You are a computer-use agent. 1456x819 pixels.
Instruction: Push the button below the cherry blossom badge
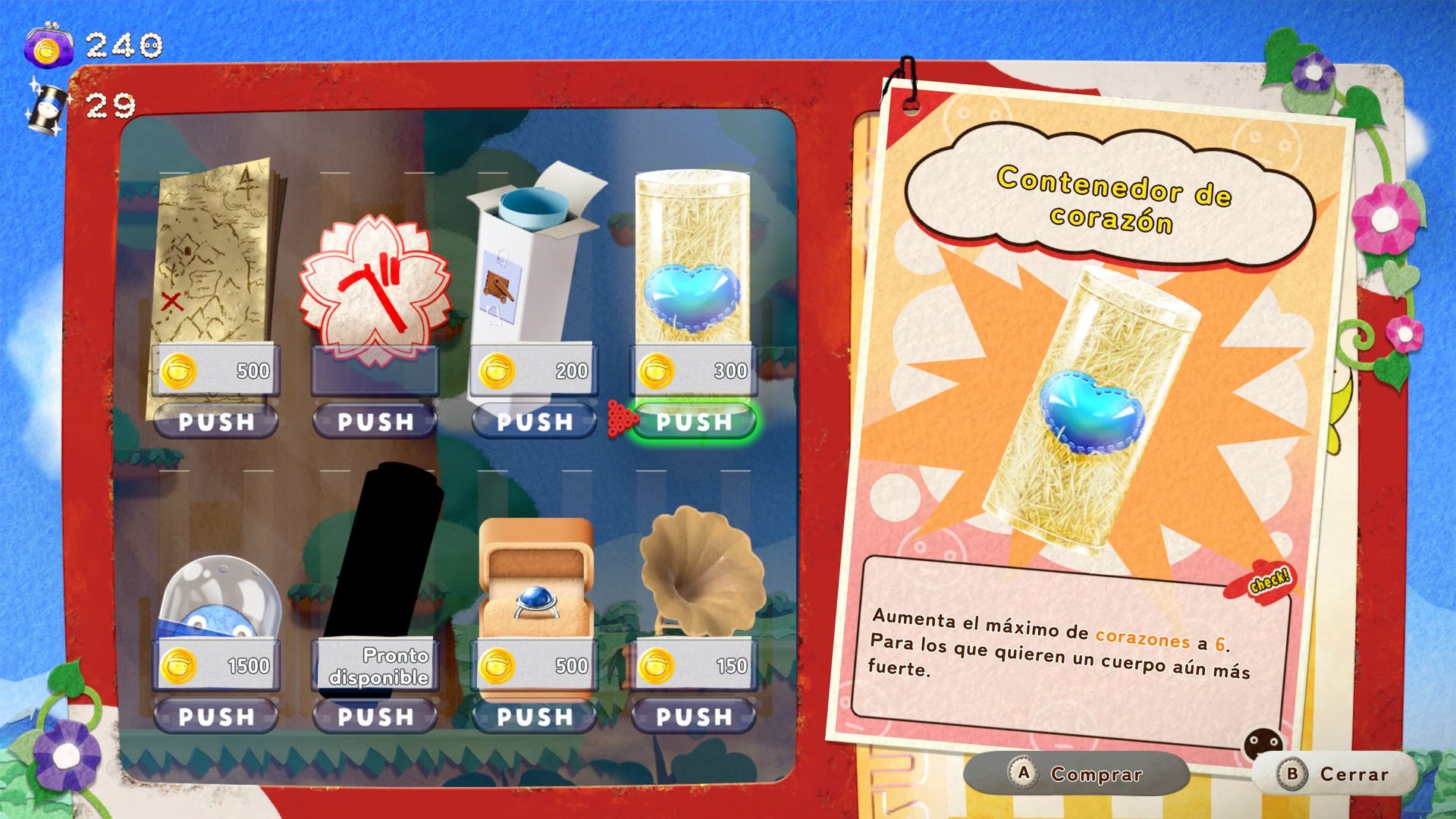[375, 422]
